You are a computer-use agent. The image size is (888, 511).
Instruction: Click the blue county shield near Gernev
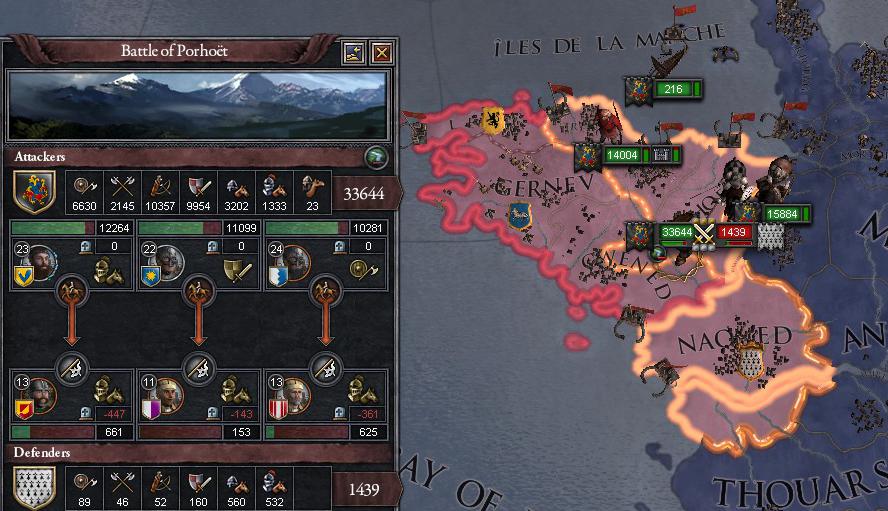[x=519, y=214]
